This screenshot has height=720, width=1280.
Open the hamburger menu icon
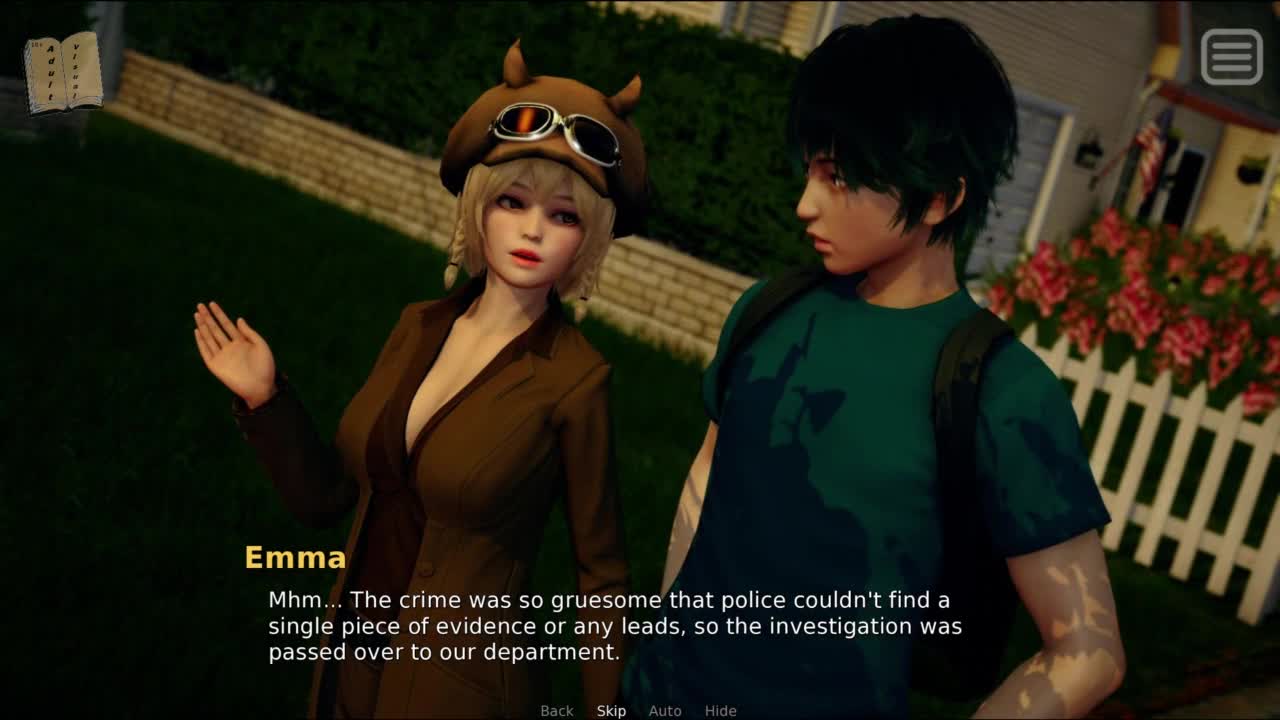pyautogui.click(x=1231, y=56)
